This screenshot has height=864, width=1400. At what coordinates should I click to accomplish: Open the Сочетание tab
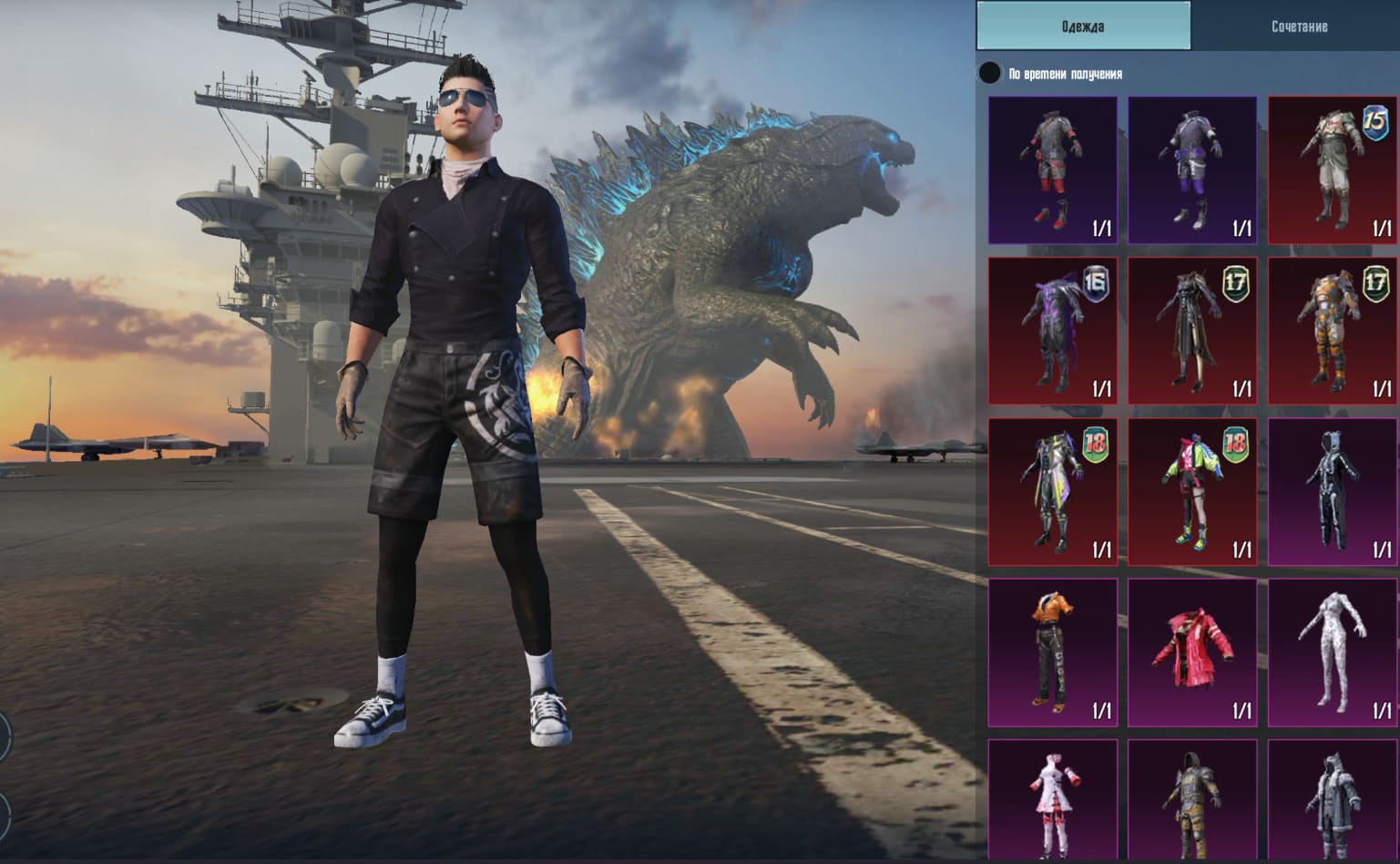(x=1298, y=26)
